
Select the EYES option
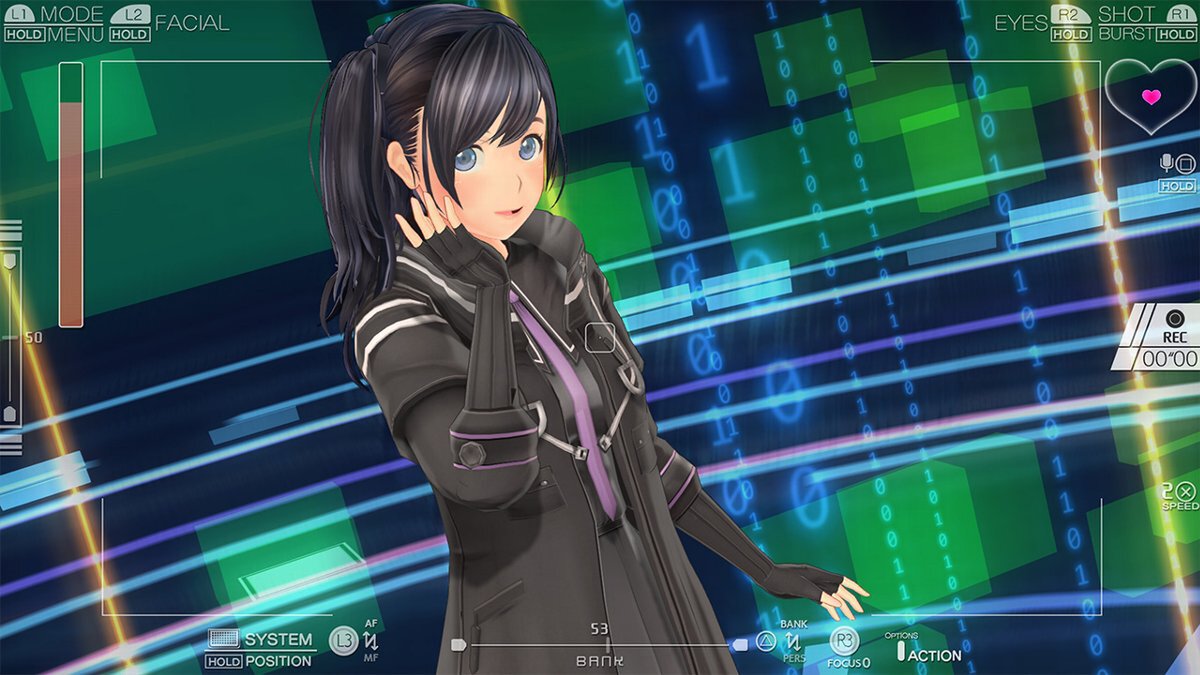[1020, 22]
